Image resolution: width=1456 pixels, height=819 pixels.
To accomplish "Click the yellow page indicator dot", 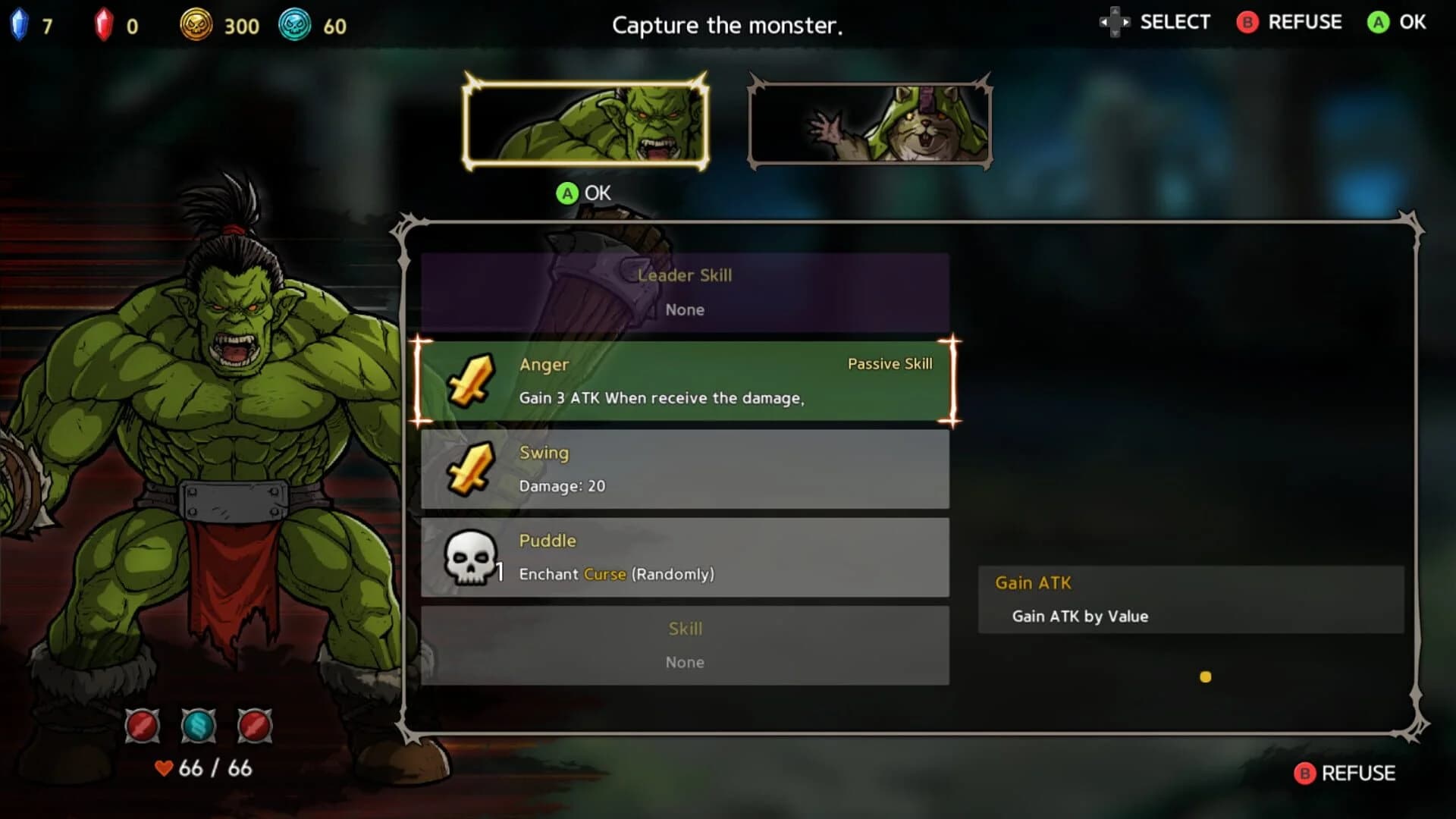I will point(1207,676).
